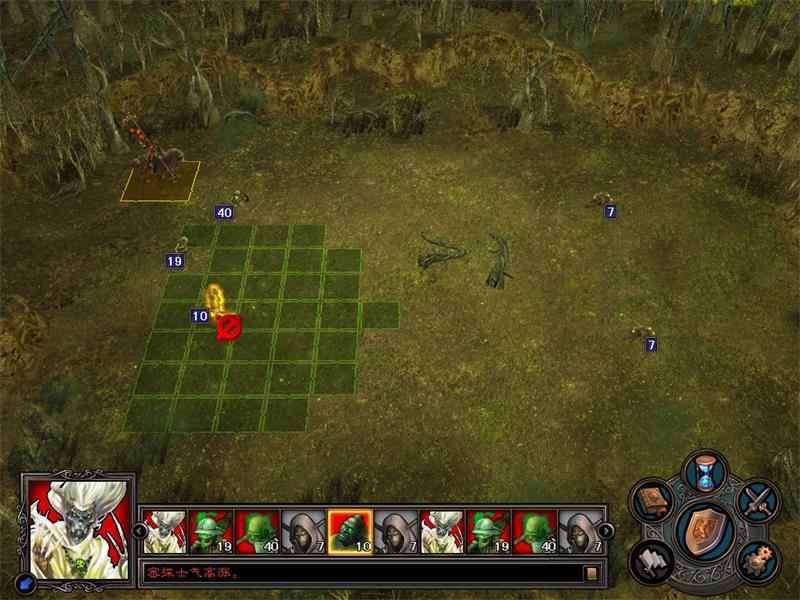Choose the Defend shield action
The height and width of the screenshot is (600, 800).
tap(706, 531)
